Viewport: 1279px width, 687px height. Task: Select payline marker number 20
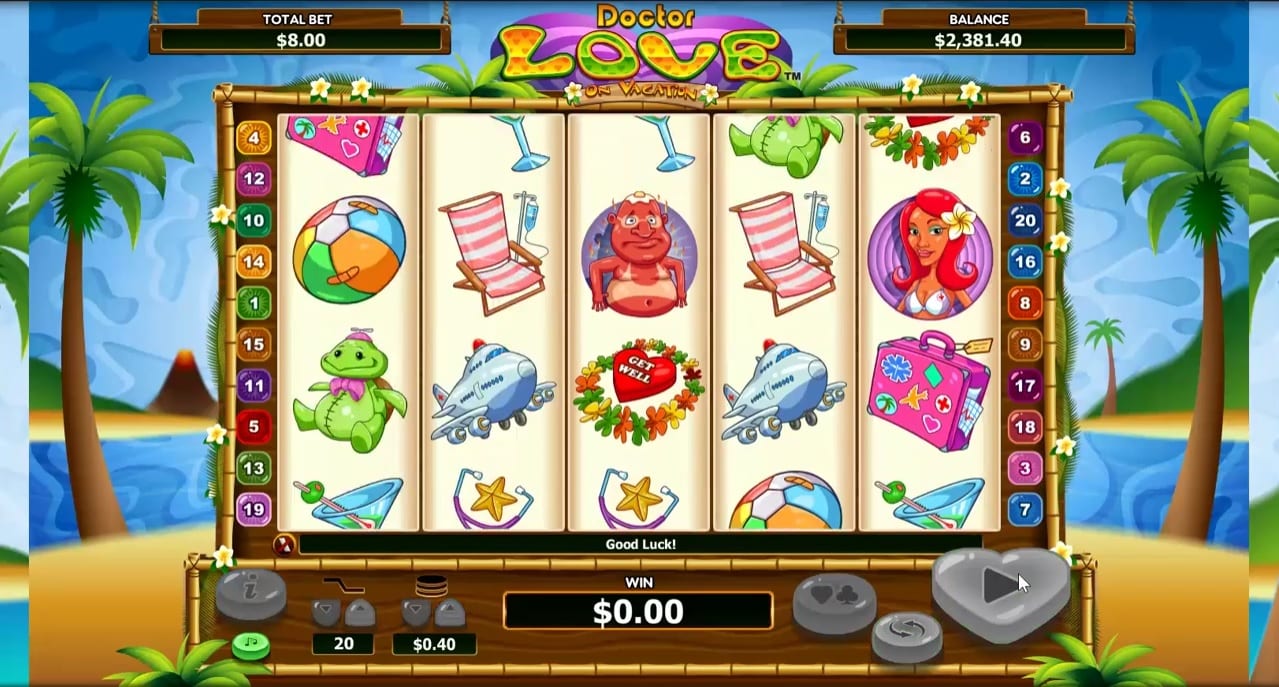pyautogui.click(x=1025, y=221)
